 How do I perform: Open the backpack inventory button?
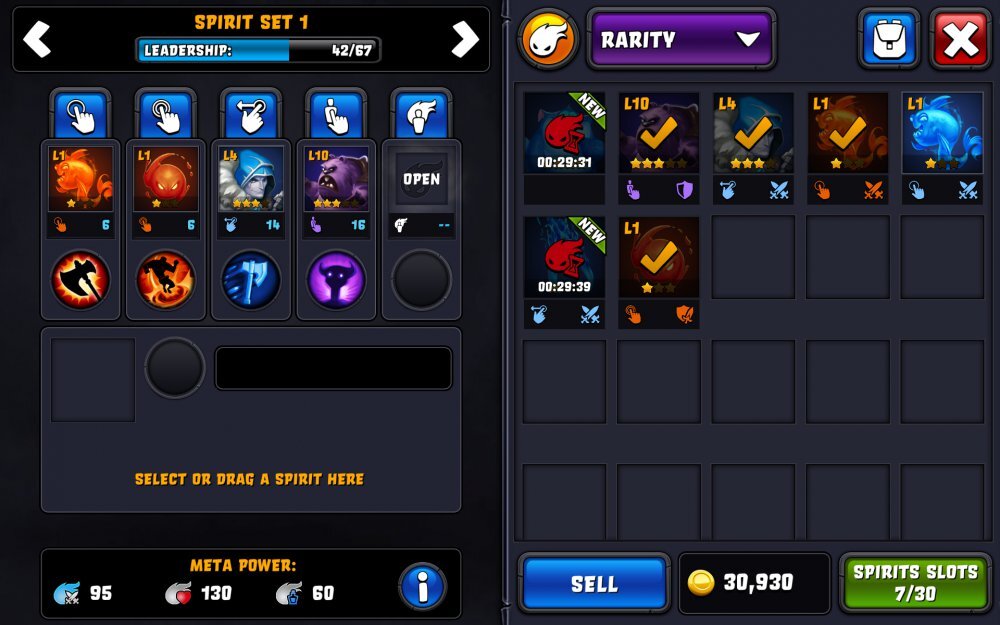(888, 40)
